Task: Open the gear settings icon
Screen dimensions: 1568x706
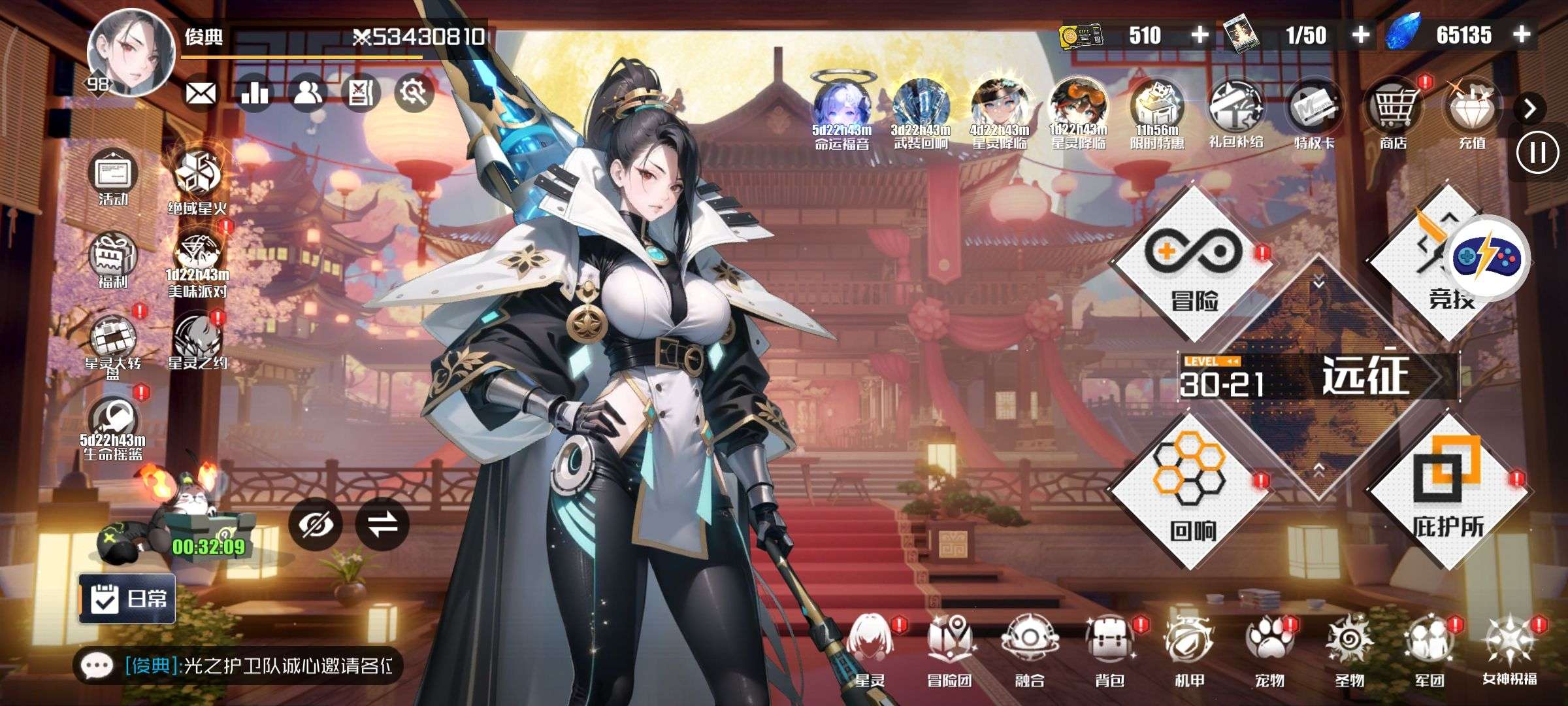Action: pyautogui.click(x=414, y=93)
